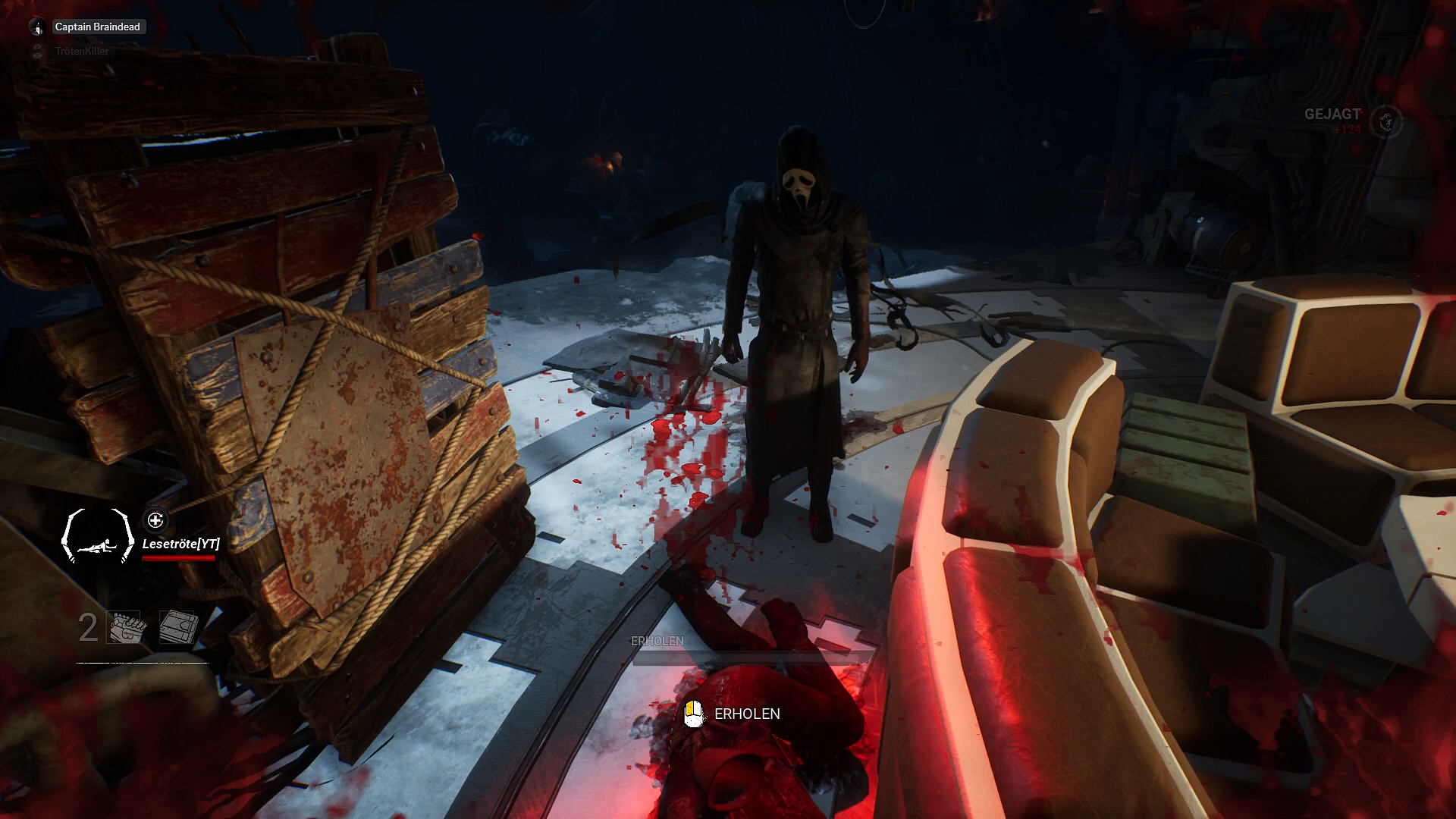Click the GEJAGT score event emblem
This screenshot has width=1456, height=819.
point(1386,121)
